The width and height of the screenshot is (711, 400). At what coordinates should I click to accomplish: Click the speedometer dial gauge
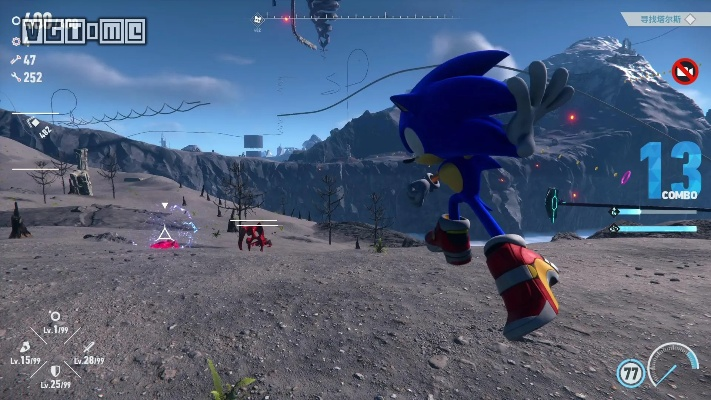(x=672, y=365)
